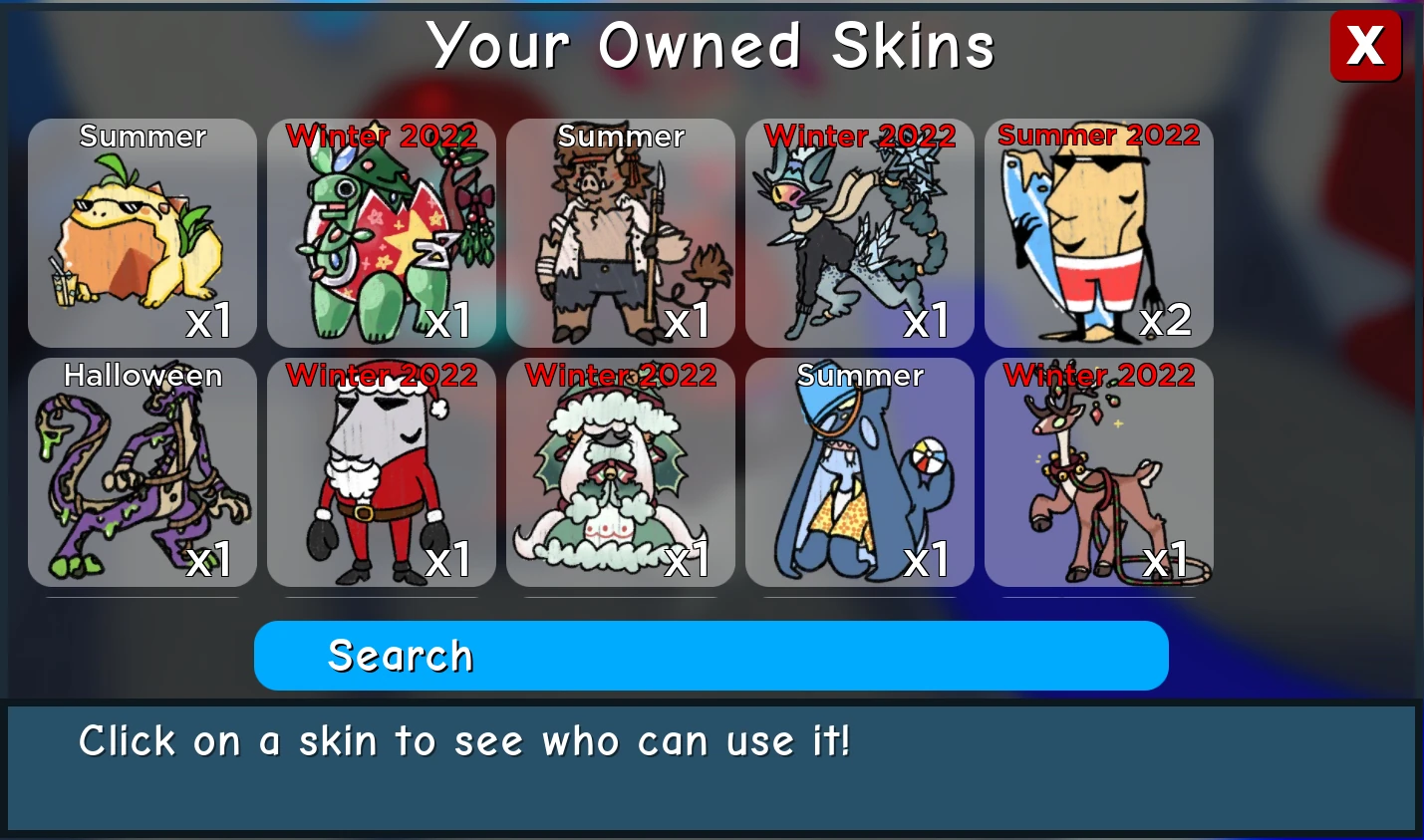Select the Your Owned Skins title

point(712,44)
